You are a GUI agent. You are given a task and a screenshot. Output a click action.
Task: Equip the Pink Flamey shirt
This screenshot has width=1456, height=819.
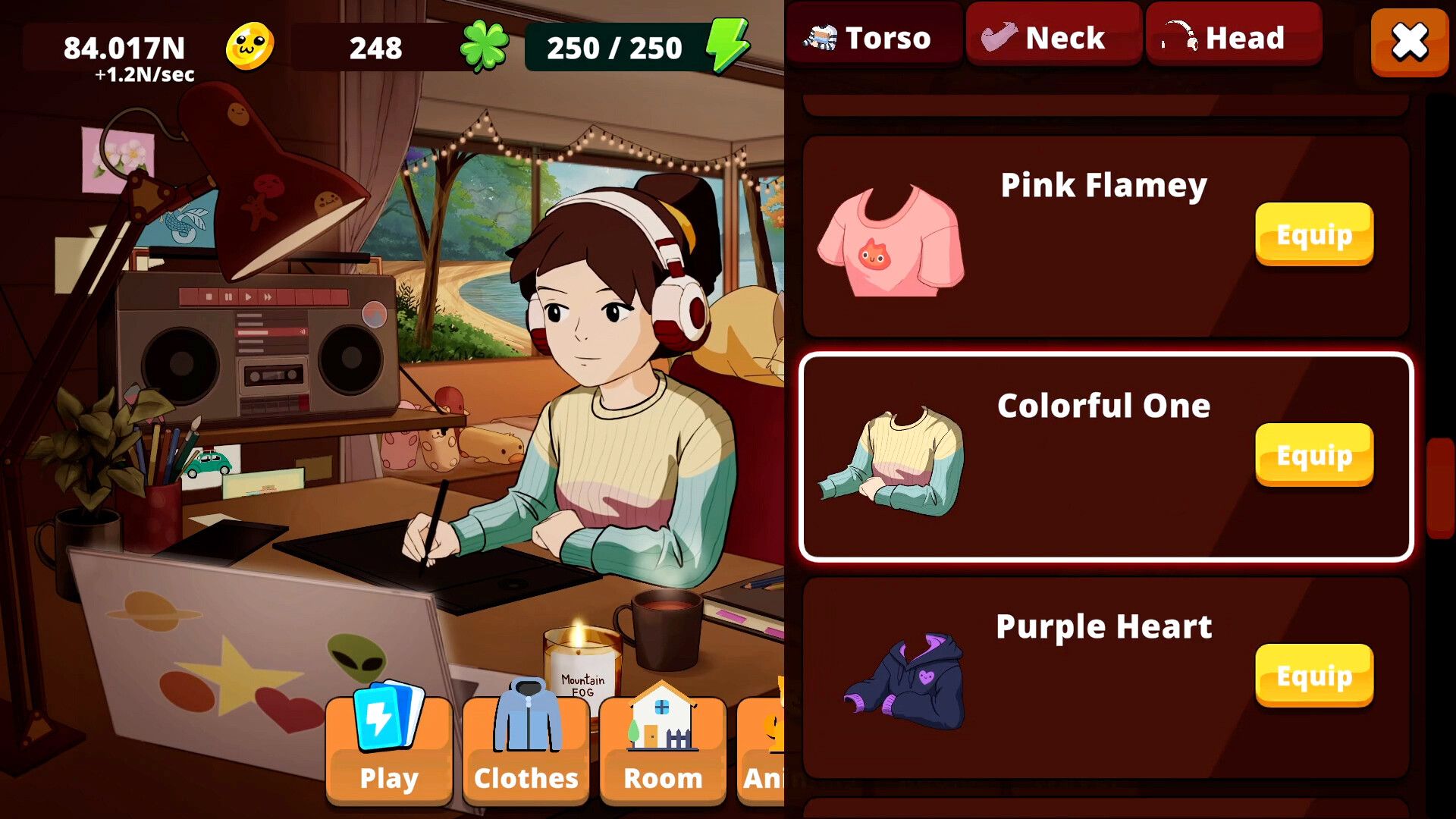point(1313,234)
